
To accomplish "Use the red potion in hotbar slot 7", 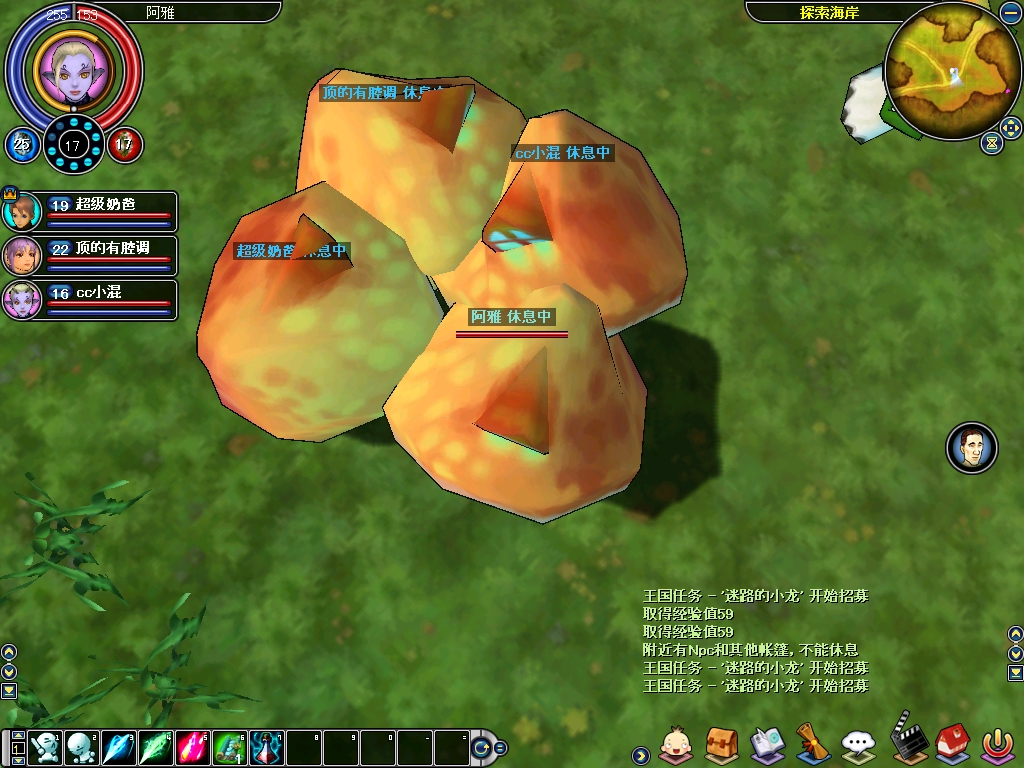I will (266, 748).
